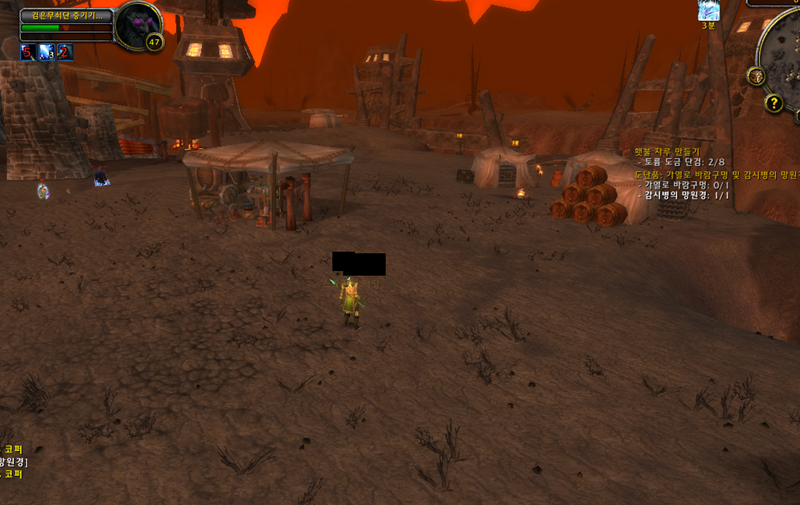Image resolution: width=800 pixels, height=505 pixels.
Task: Click the debuff icon showing red 2
Action: click(x=65, y=53)
